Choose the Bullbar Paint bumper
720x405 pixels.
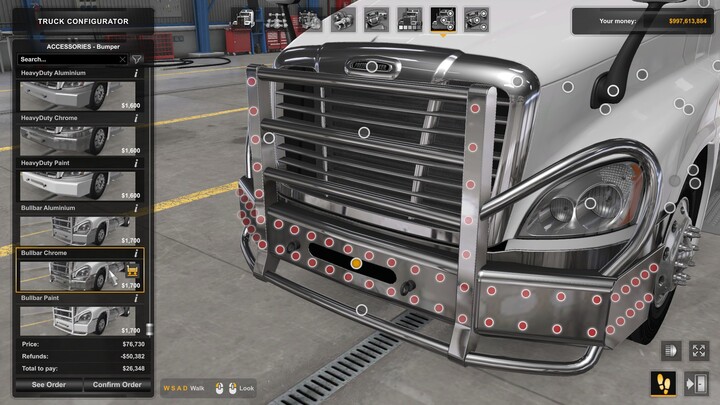(79, 320)
